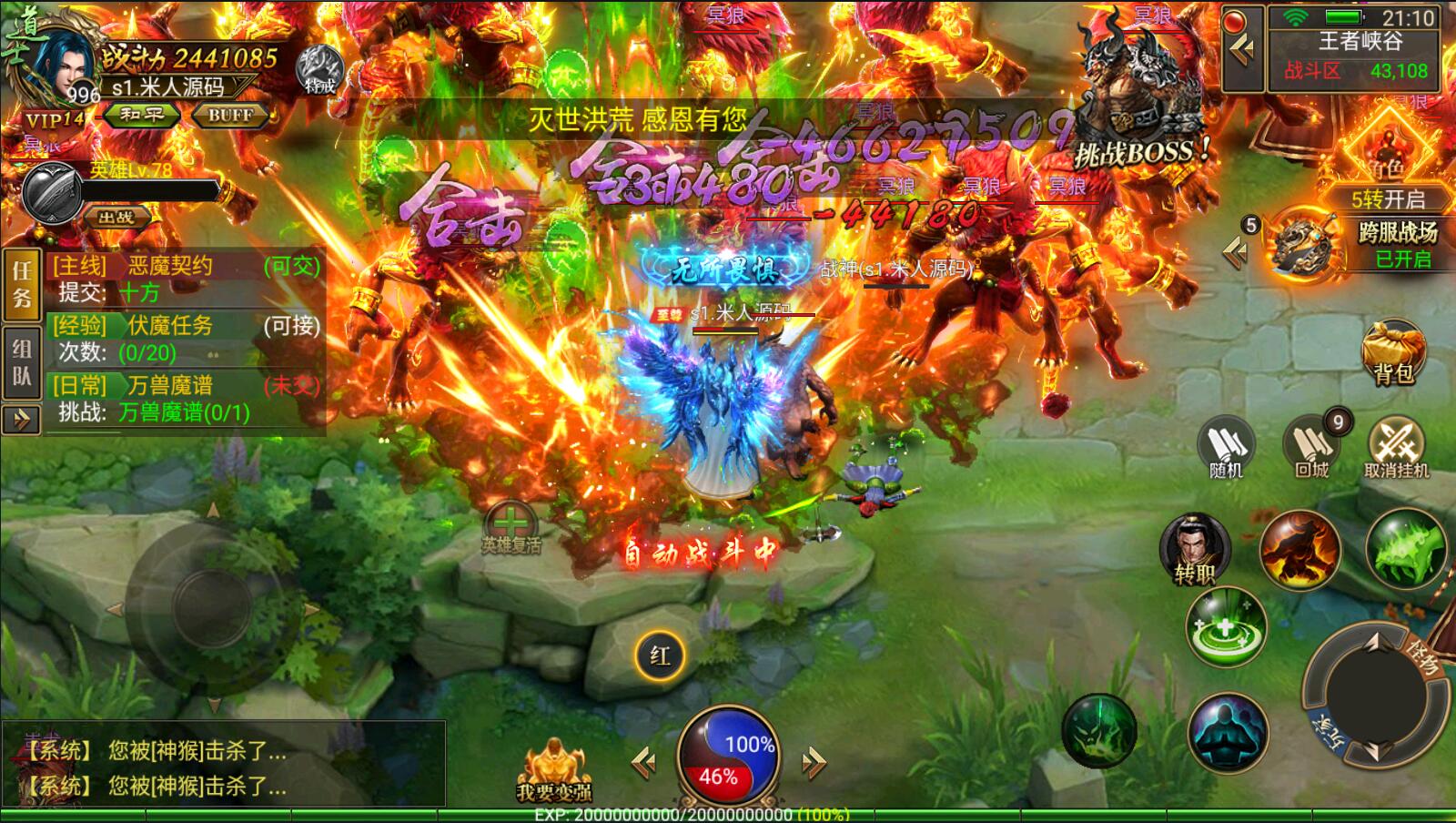Viewport: 1456px width, 823px height.
Task: Tap the 英雄复活 hero revive button
Action: click(511, 527)
